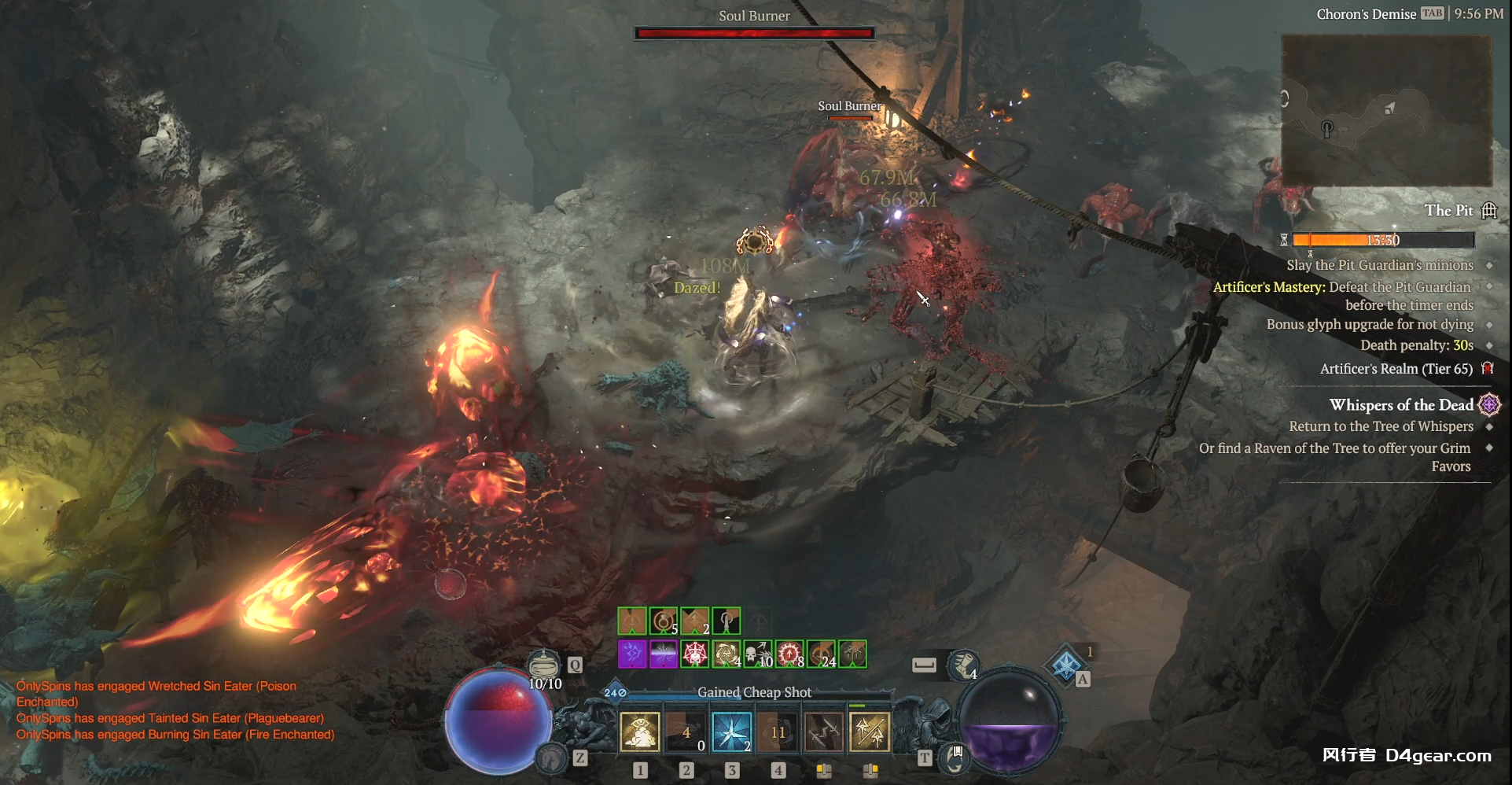Click the blue diamond star icon
1512x785 pixels.
[1065, 665]
